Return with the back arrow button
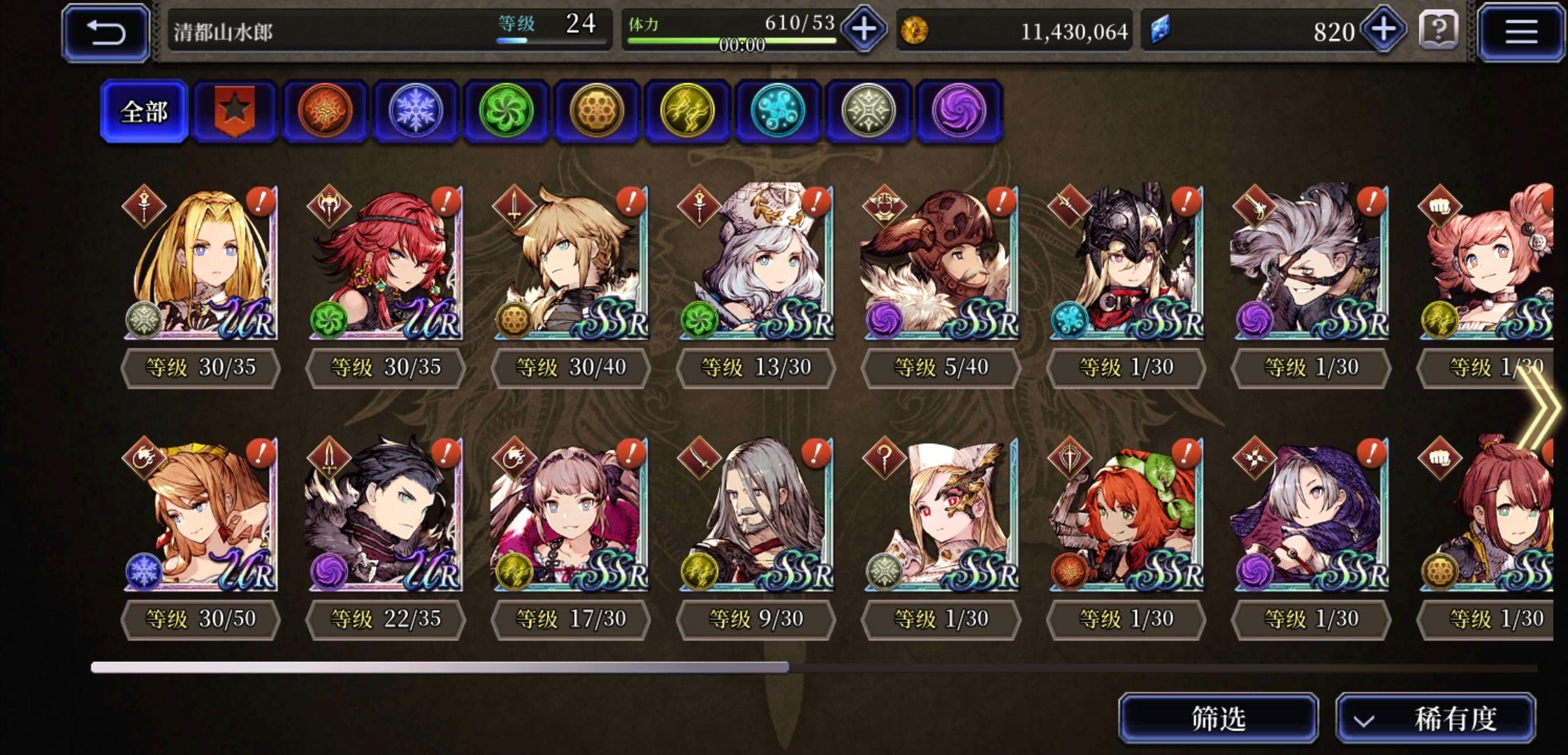Screen dimensions: 1568x755 [108, 31]
